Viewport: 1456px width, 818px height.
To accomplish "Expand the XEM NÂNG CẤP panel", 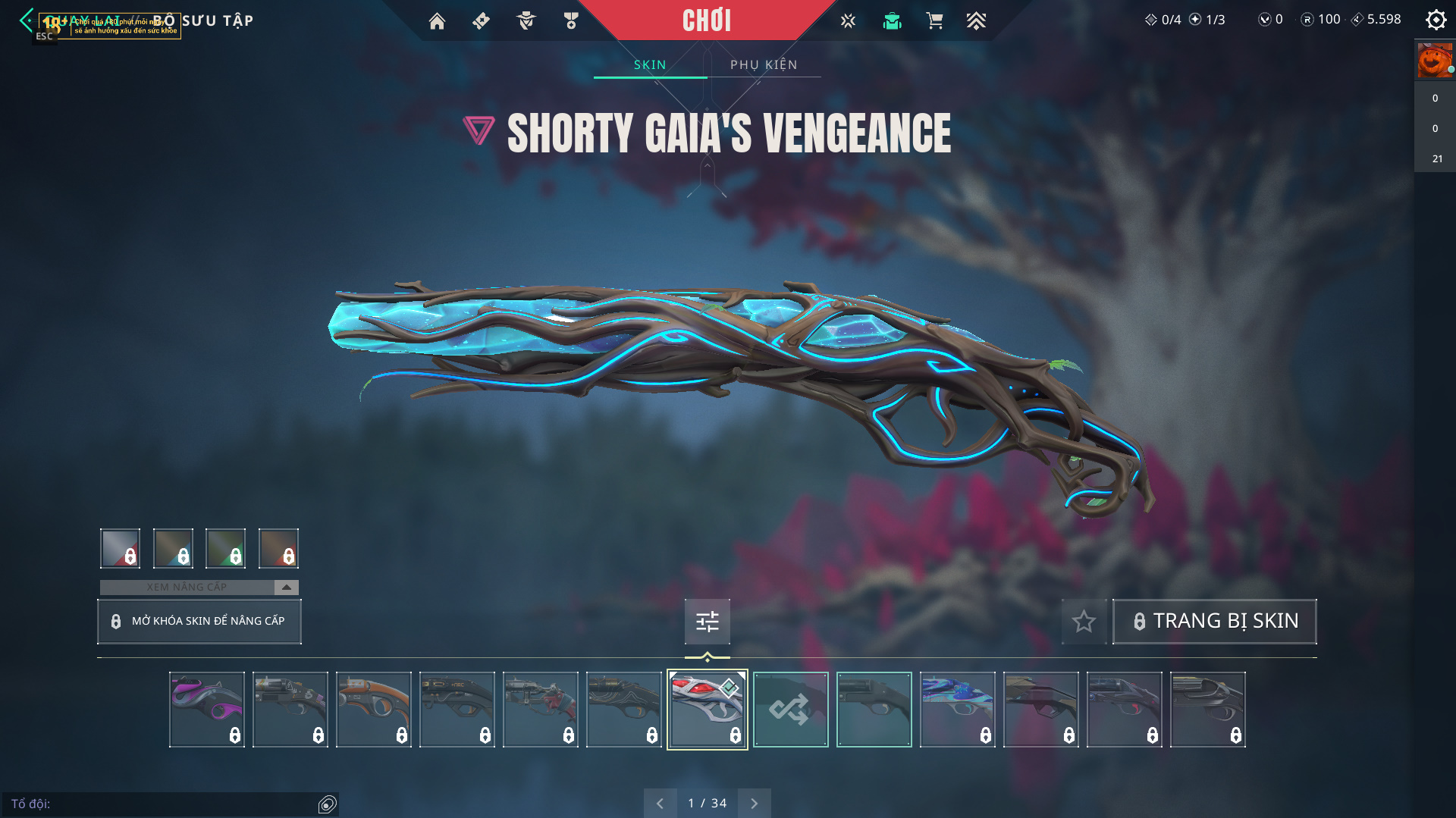I will pos(286,588).
